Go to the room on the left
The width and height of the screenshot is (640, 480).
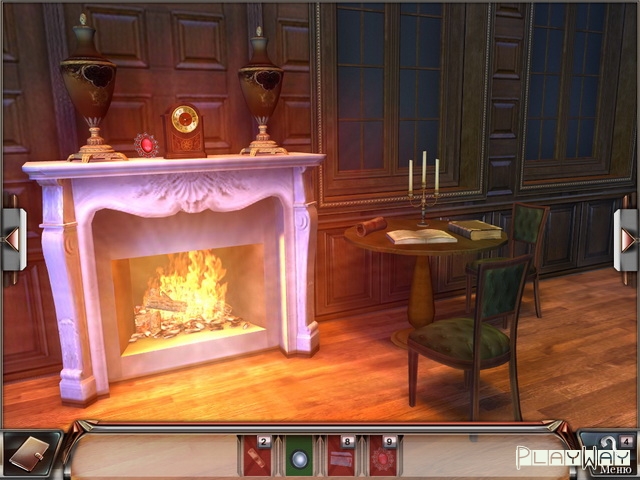point(11,239)
